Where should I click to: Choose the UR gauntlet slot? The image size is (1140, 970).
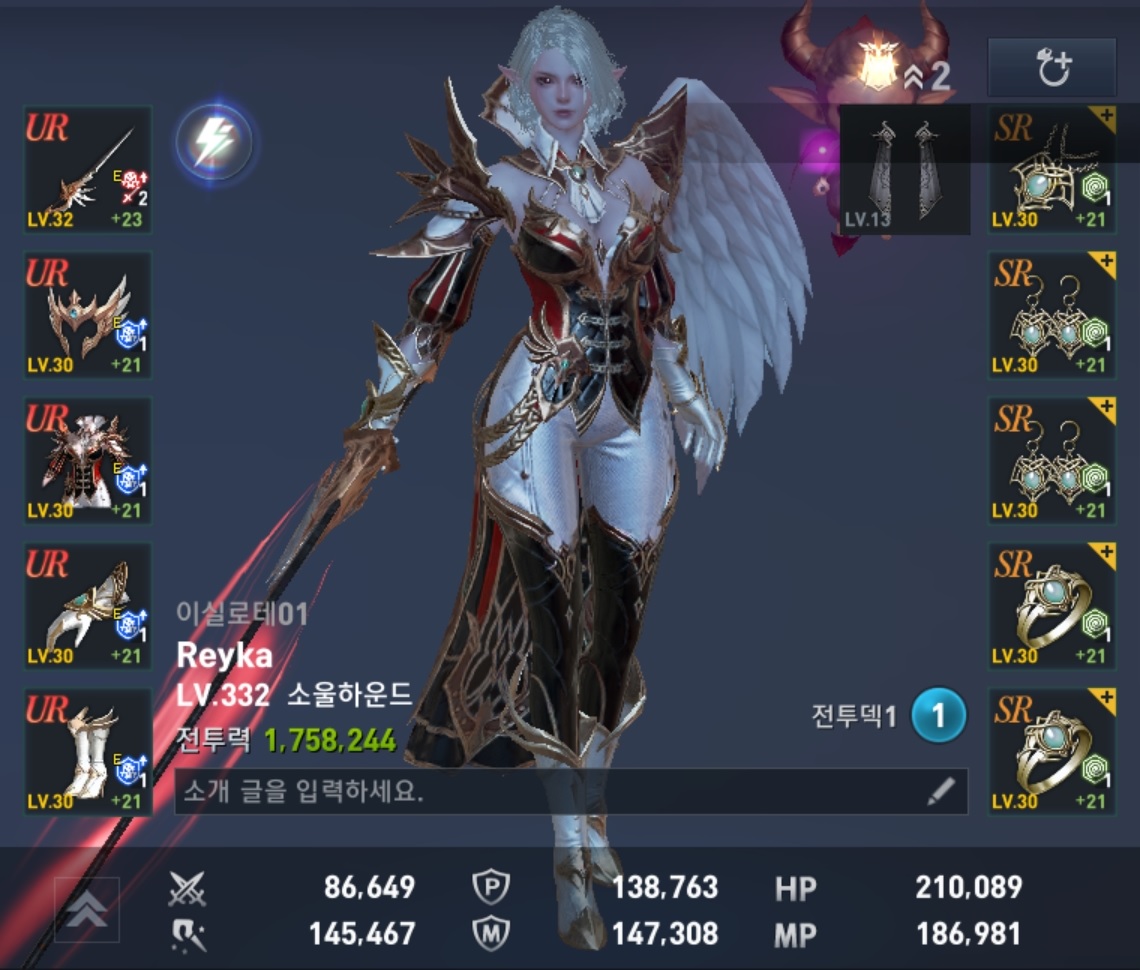coord(88,606)
